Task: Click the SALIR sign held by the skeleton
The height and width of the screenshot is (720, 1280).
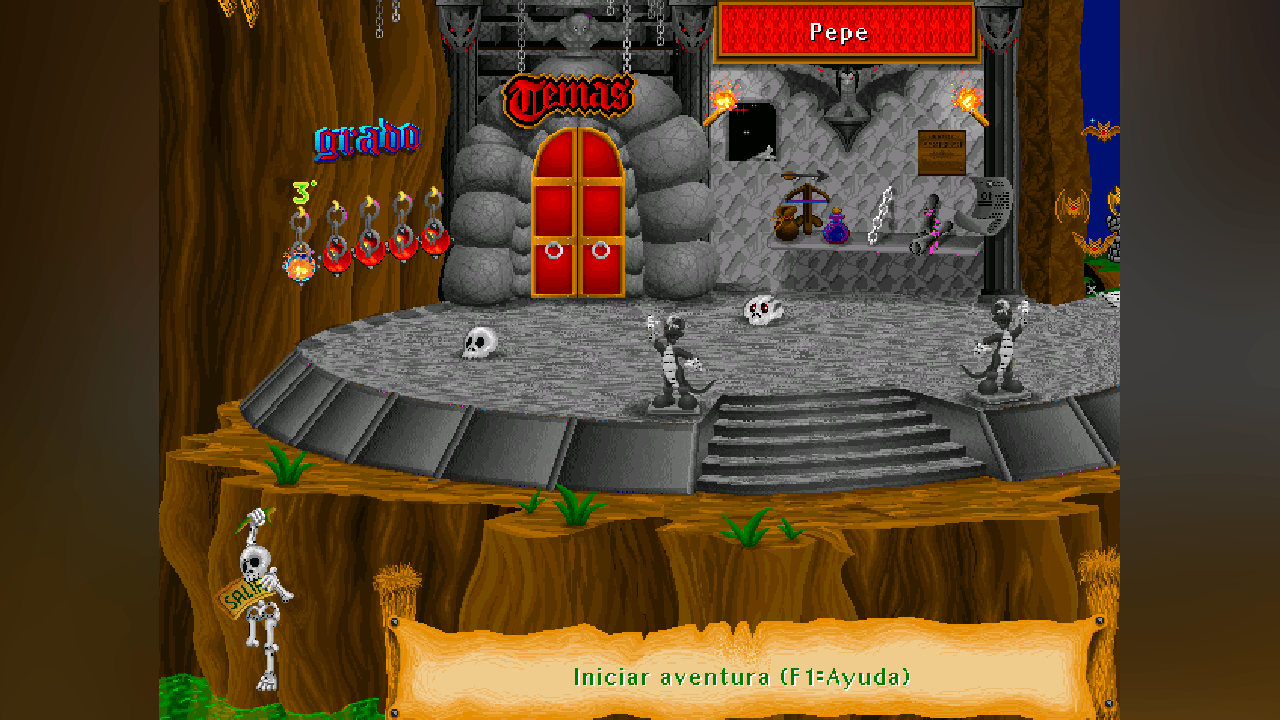Action: 243,595
